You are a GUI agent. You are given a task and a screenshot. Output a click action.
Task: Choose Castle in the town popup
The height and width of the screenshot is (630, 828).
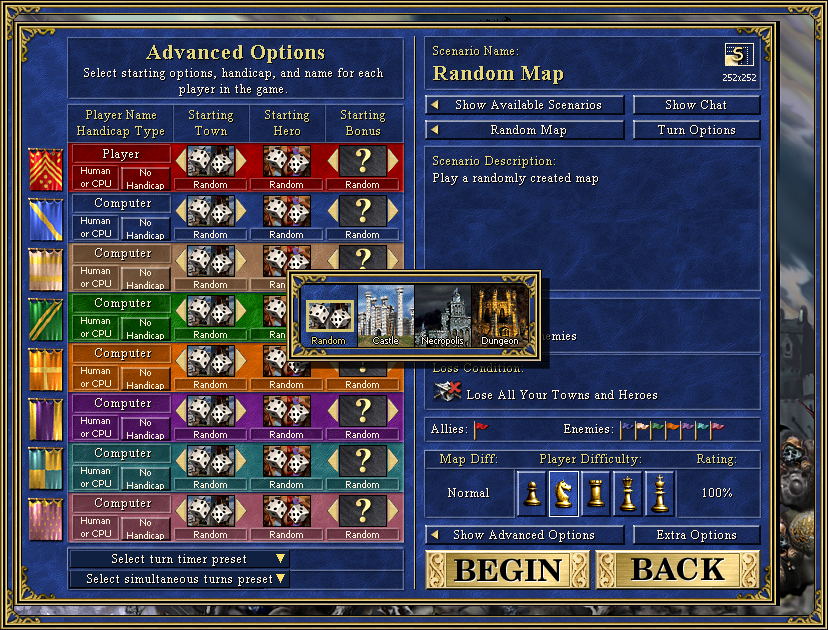click(x=385, y=316)
